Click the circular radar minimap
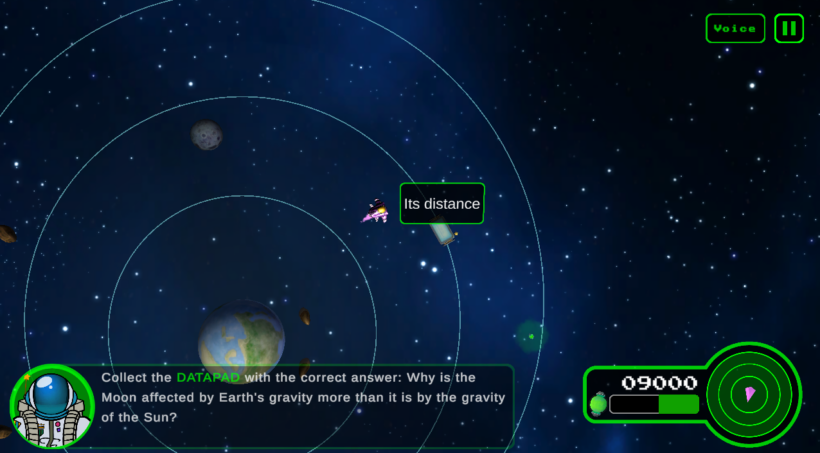Image resolution: width=820 pixels, height=453 pixels. tap(750, 394)
